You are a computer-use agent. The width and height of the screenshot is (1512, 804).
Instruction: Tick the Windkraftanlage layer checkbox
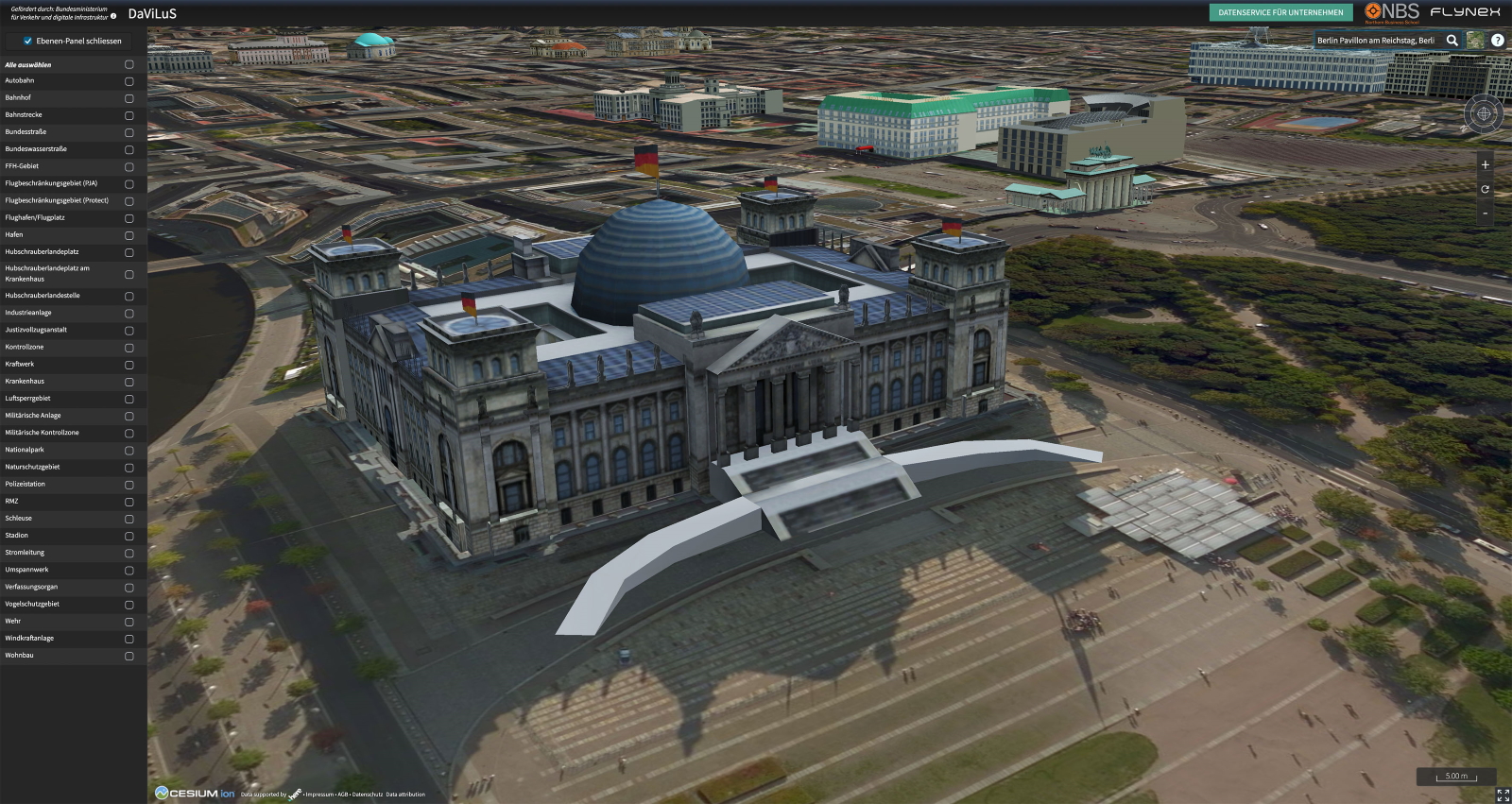tap(129, 639)
